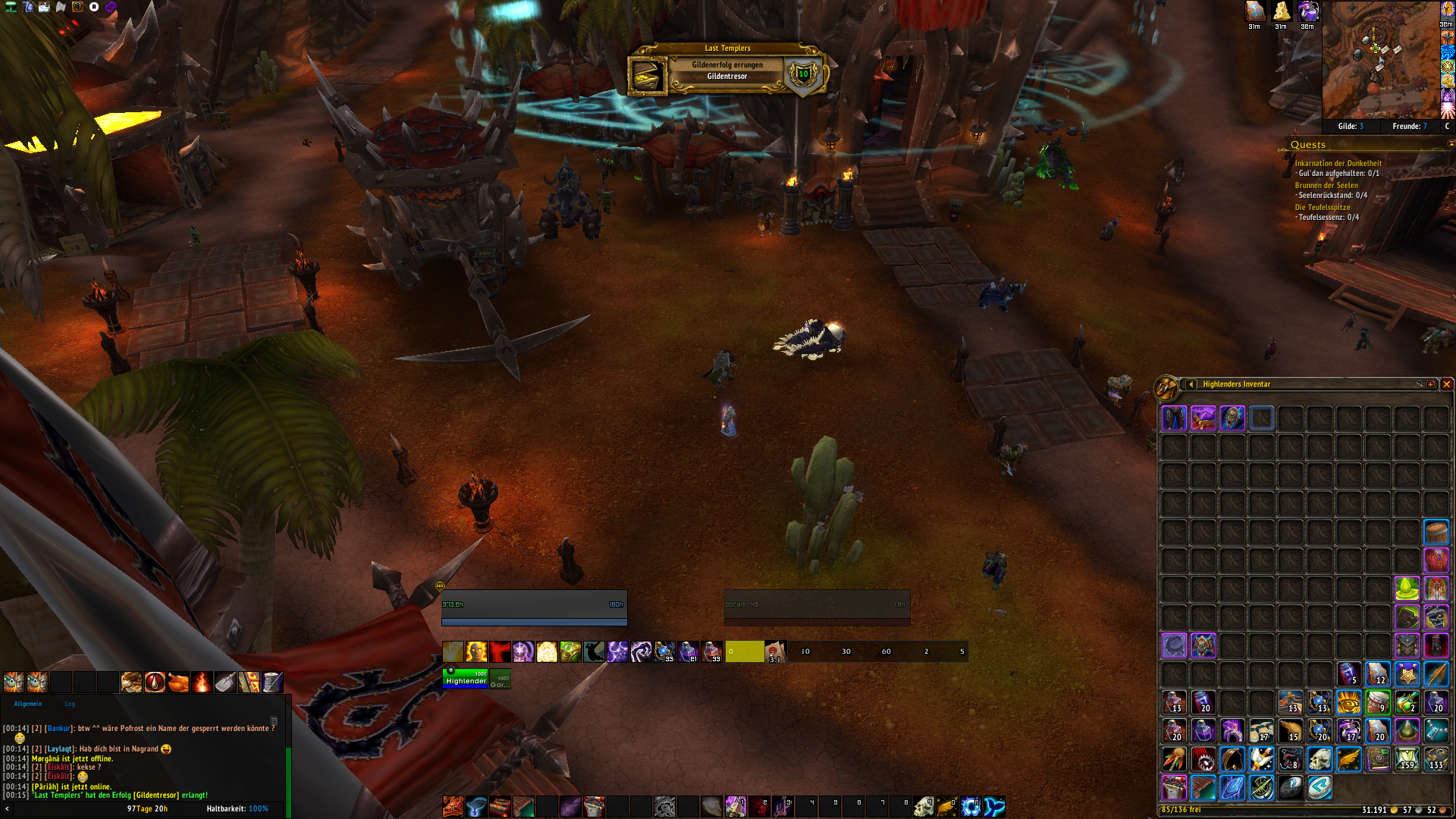Use the roasted chicken food icon

click(178, 682)
